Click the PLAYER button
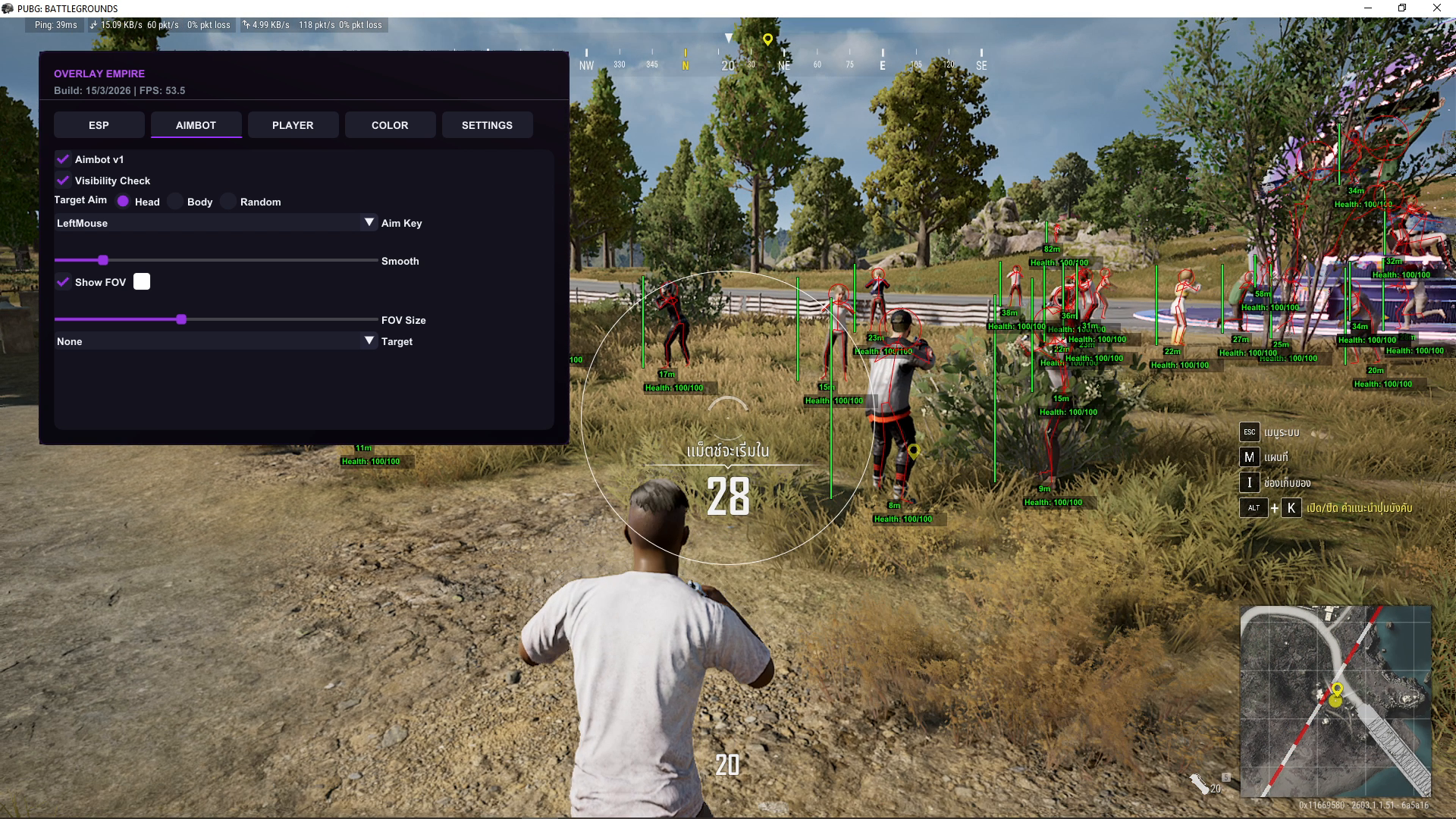The height and width of the screenshot is (819, 1456). point(293,124)
